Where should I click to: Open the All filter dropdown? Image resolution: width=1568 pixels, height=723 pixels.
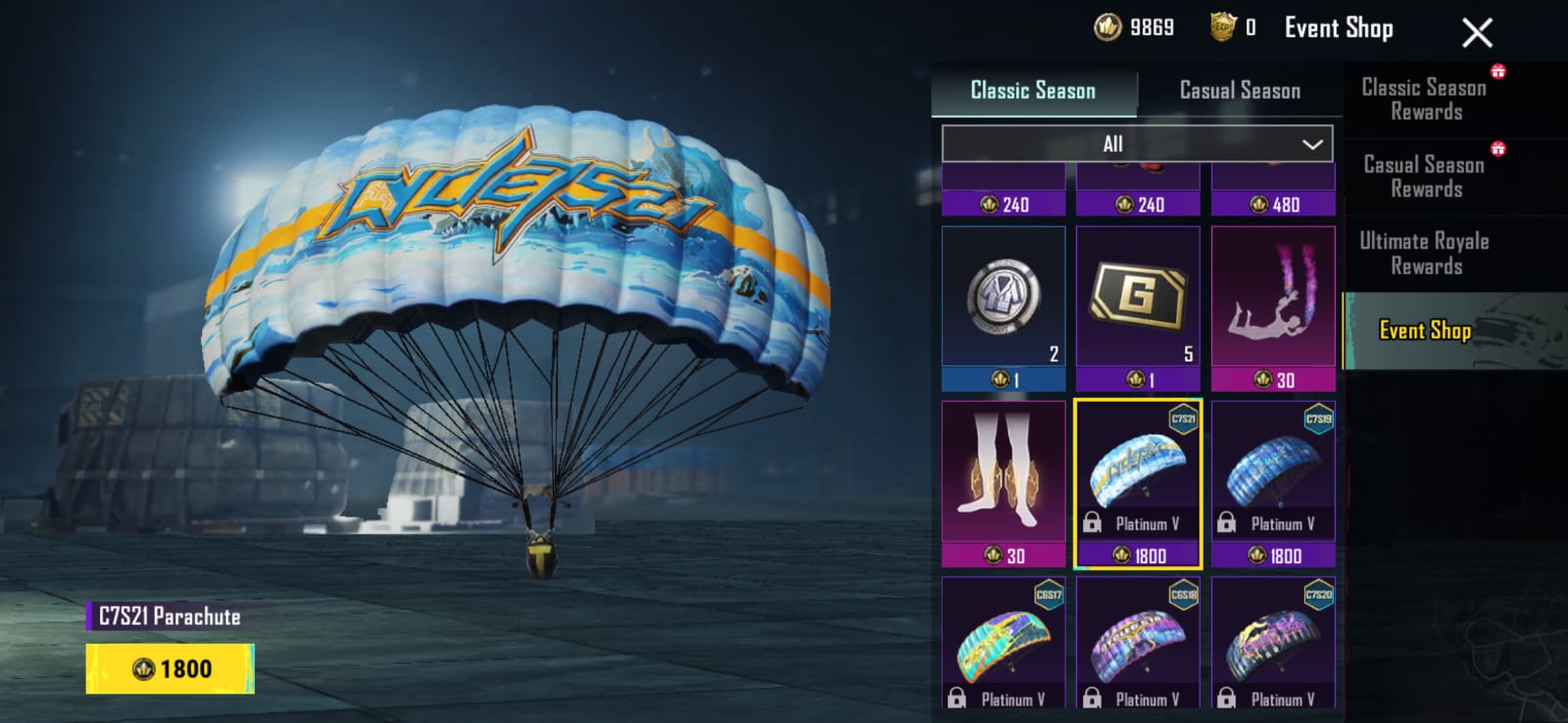coord(1137,144)
